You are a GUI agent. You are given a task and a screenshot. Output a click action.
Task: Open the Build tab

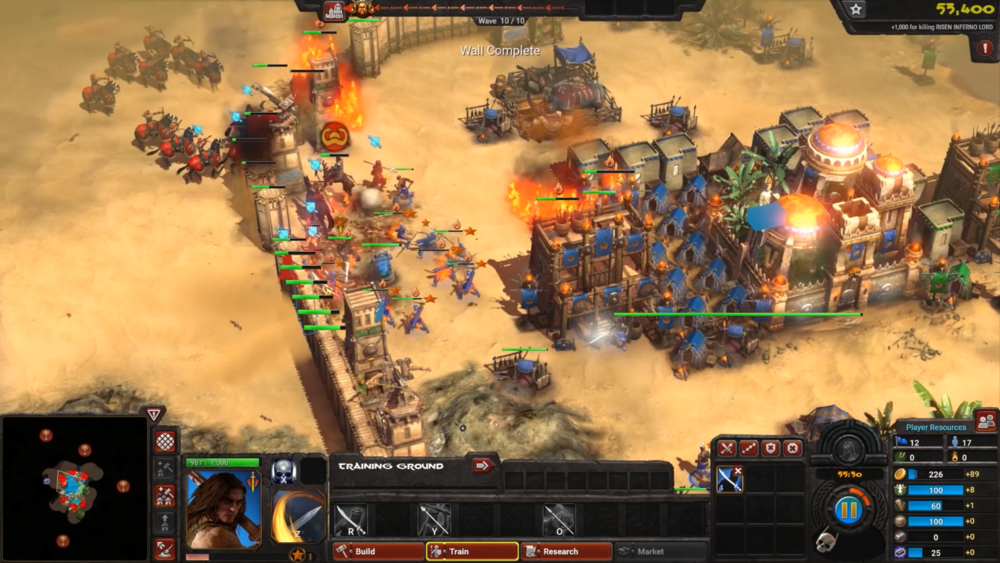(378, 551)
